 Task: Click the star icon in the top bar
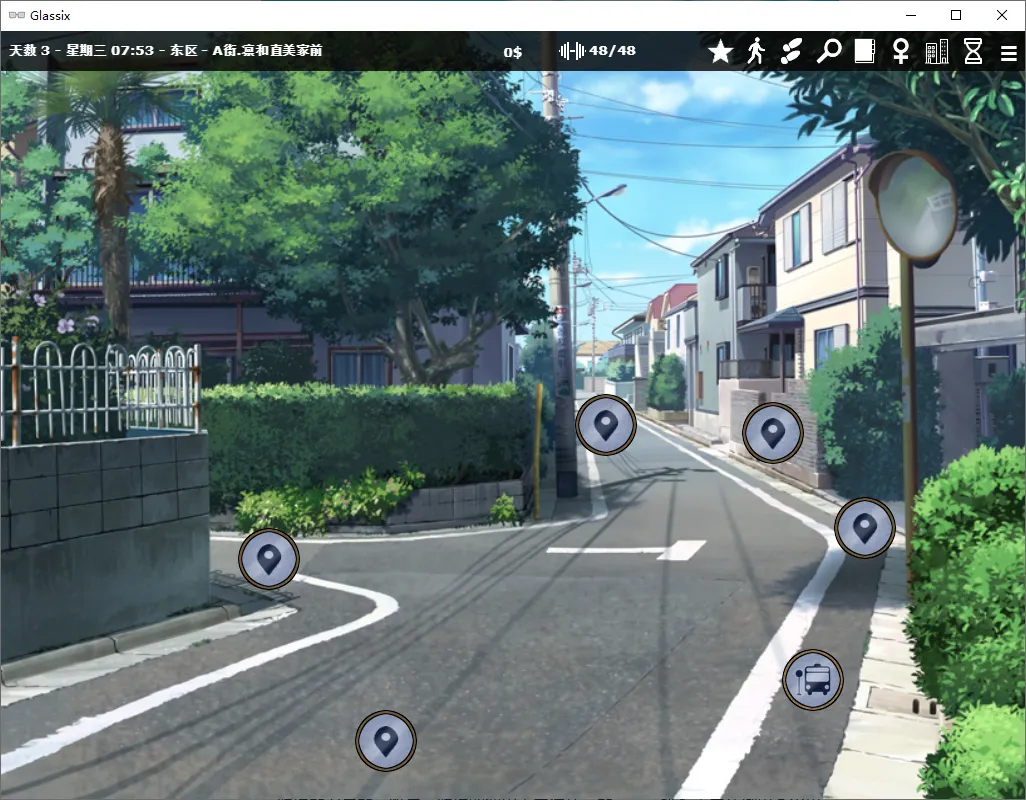pos(720,51)
